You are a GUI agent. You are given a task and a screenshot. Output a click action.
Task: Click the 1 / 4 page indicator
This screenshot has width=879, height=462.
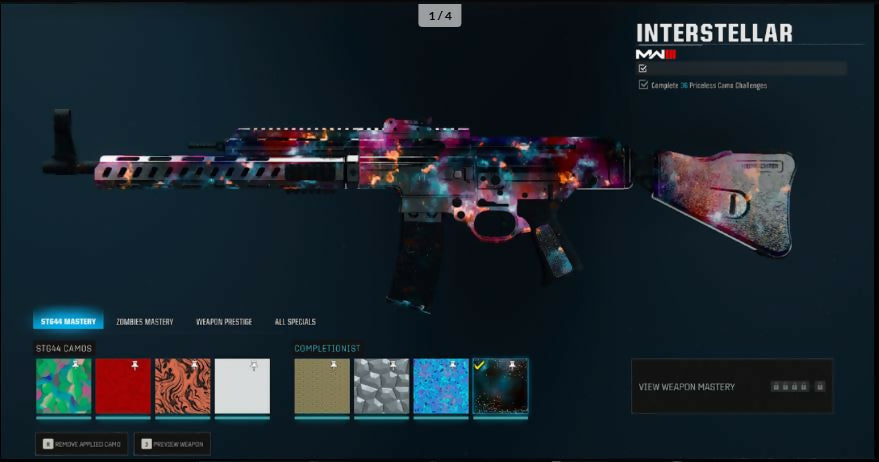(440, 16)
